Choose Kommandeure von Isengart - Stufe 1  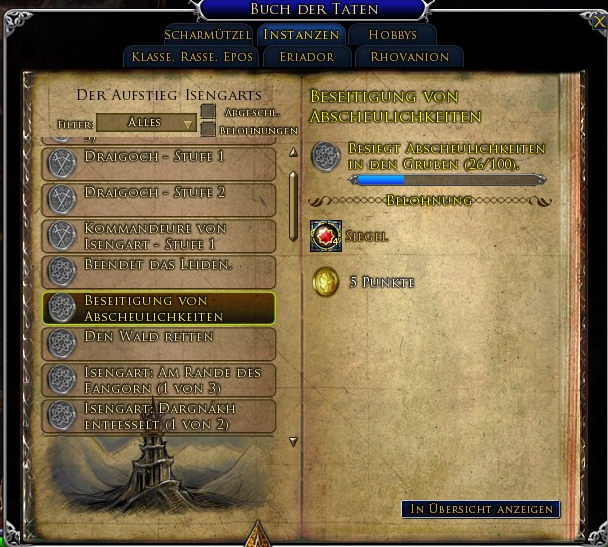coord(159,235)
